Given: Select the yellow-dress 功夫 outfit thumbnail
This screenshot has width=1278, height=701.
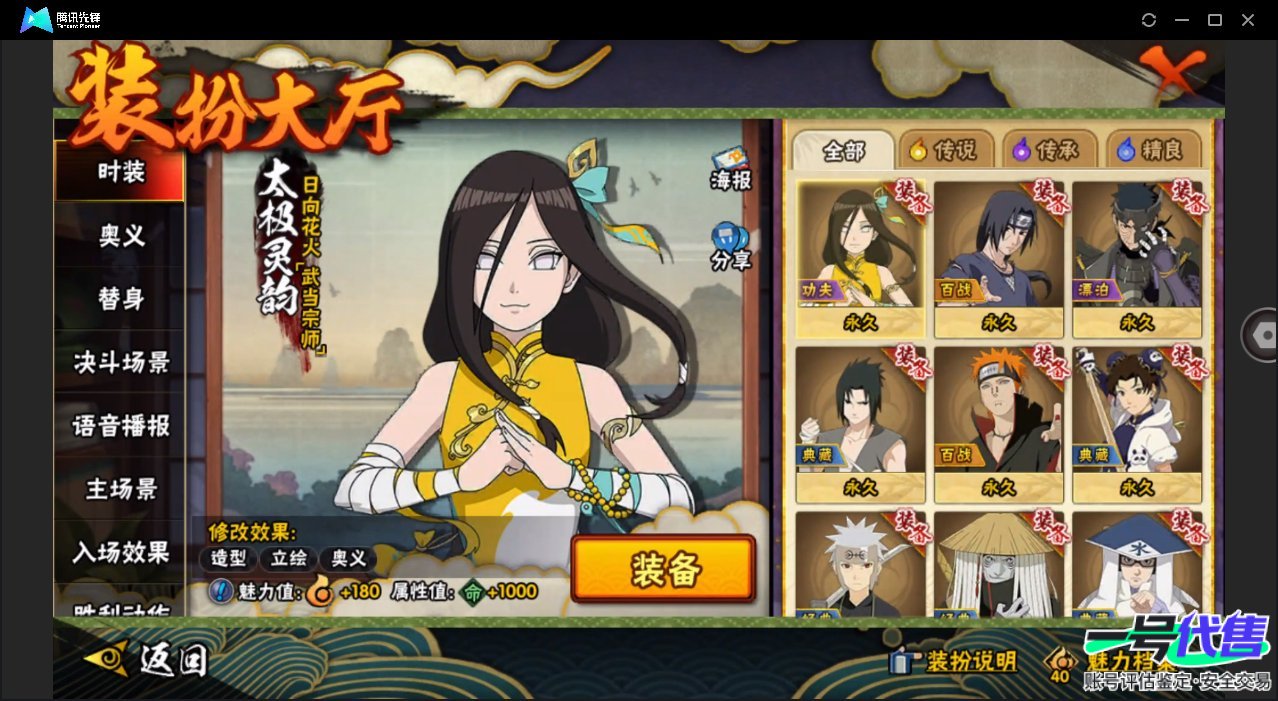Looking at the screenshot, I should (x=859, y=258).
